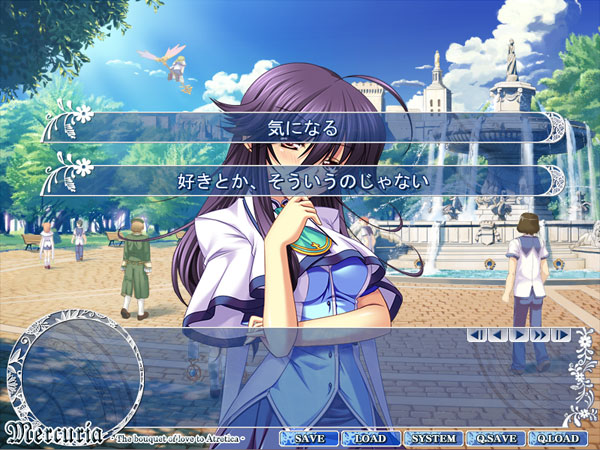Jump back with the left arrow-and-bar button
Image resolution: width=600 pixels, height=450 pixels.
(x=477, y=334)
